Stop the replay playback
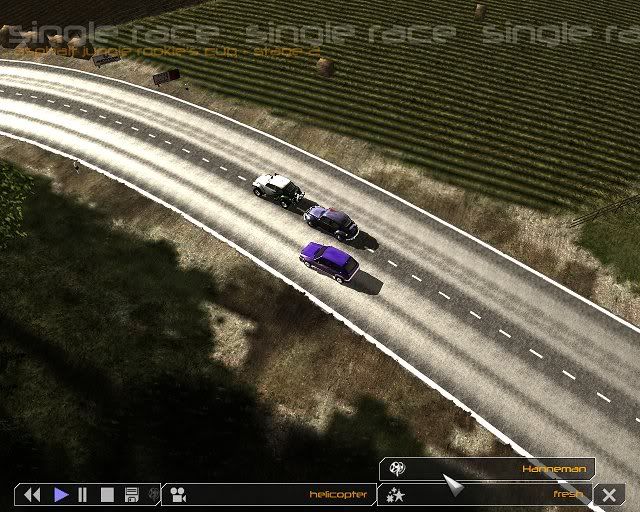 coord(107,494)
